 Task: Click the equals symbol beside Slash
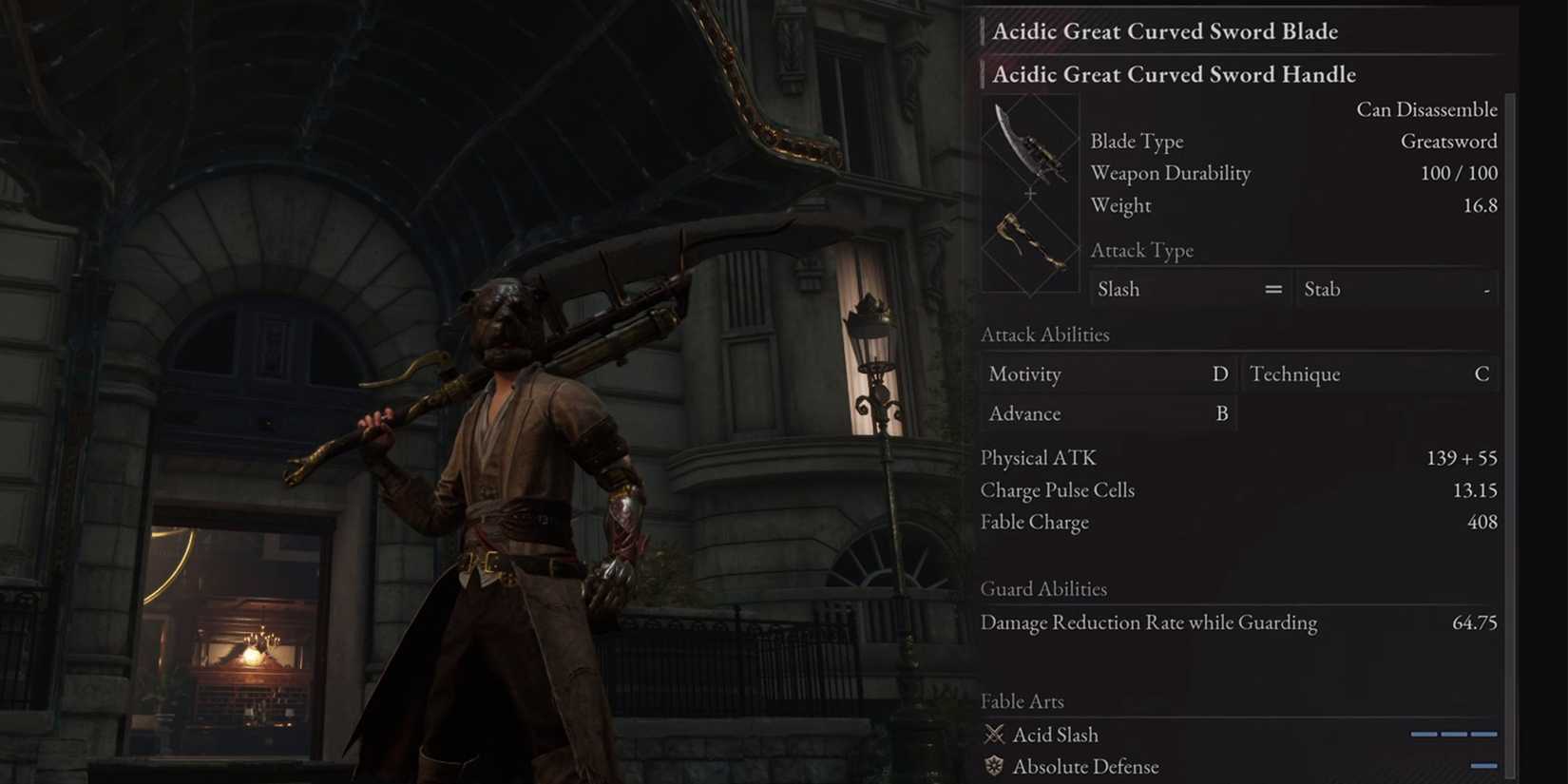coord(1273,289)
